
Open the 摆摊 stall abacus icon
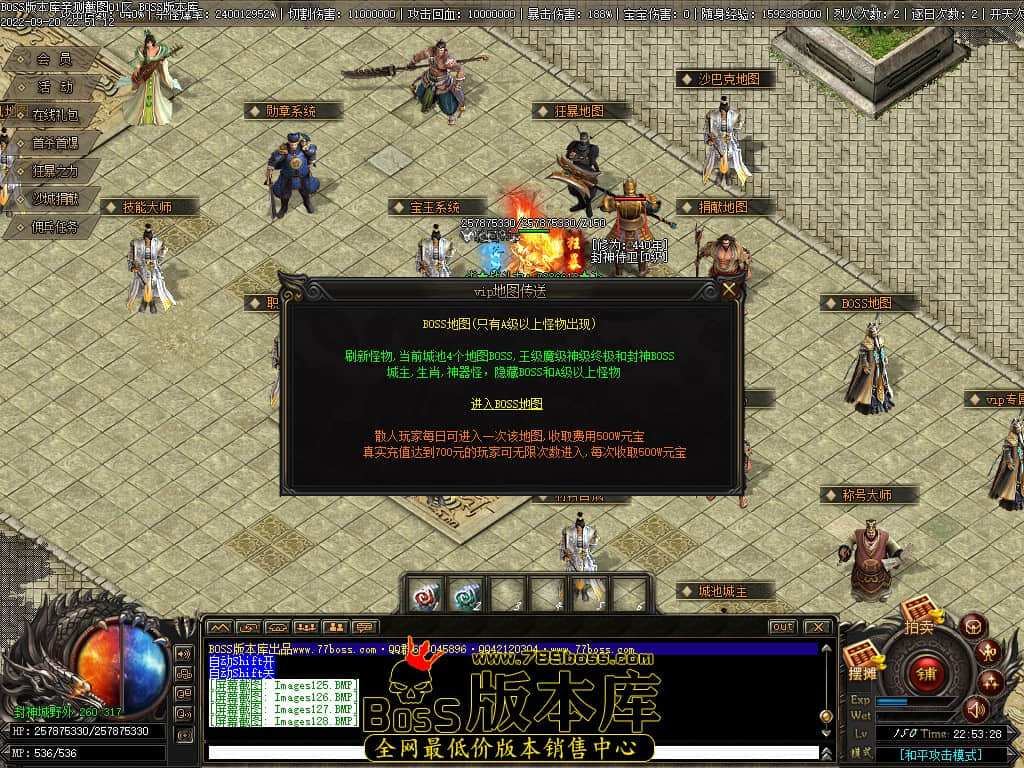pyautogui.click(x=860, y=660)
